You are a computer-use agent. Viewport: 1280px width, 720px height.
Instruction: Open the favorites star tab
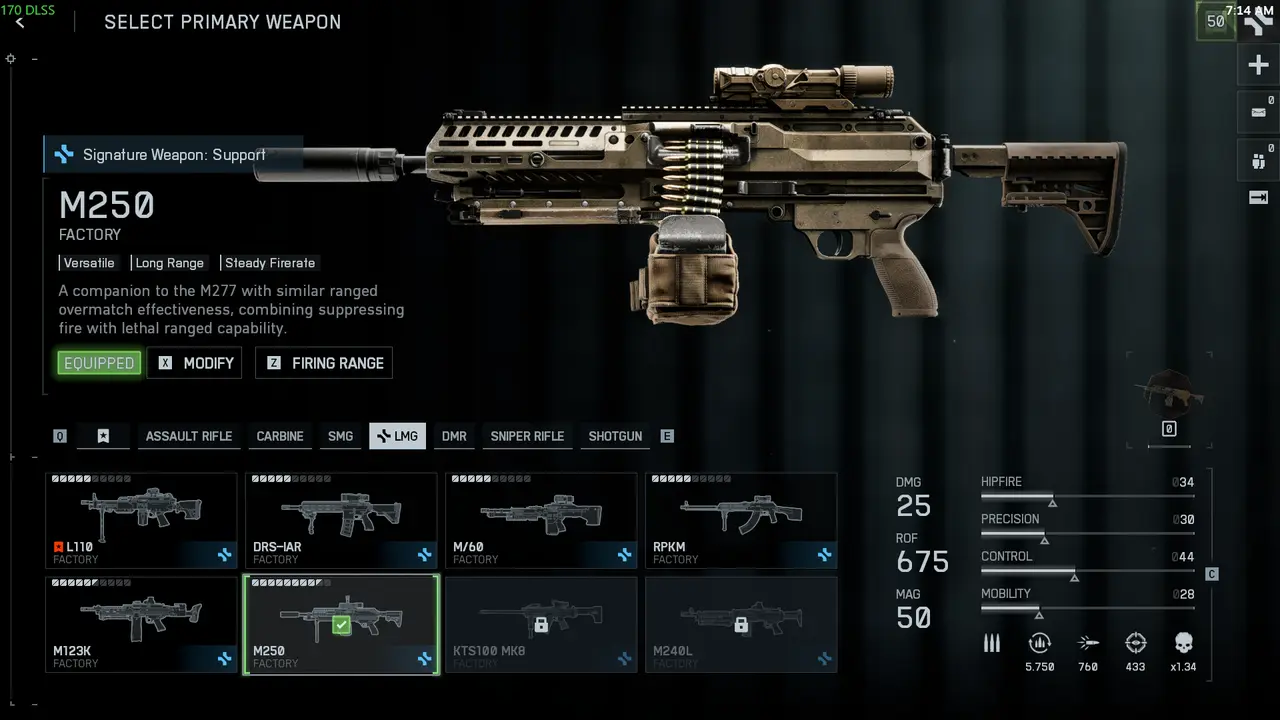103,436
